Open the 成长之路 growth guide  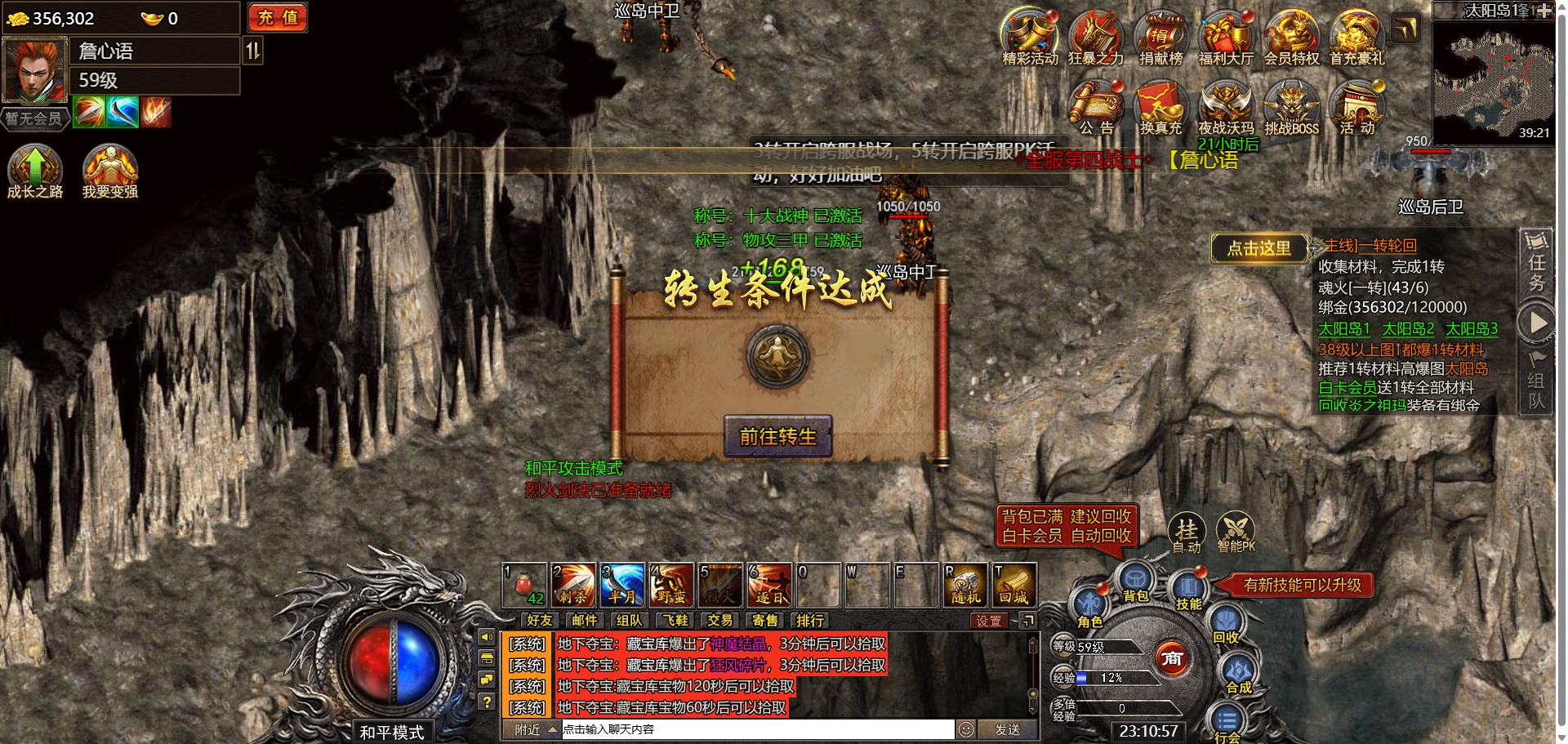[x=35, y=171]
